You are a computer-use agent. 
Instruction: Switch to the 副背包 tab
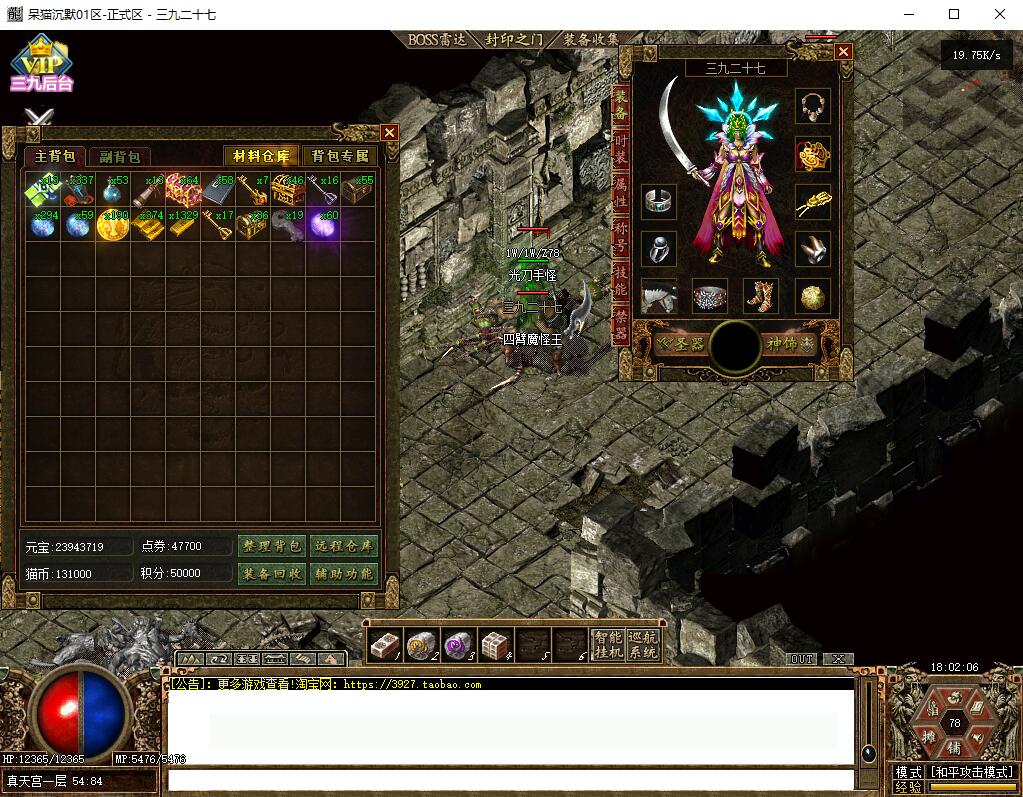click(x=118, y=157)
